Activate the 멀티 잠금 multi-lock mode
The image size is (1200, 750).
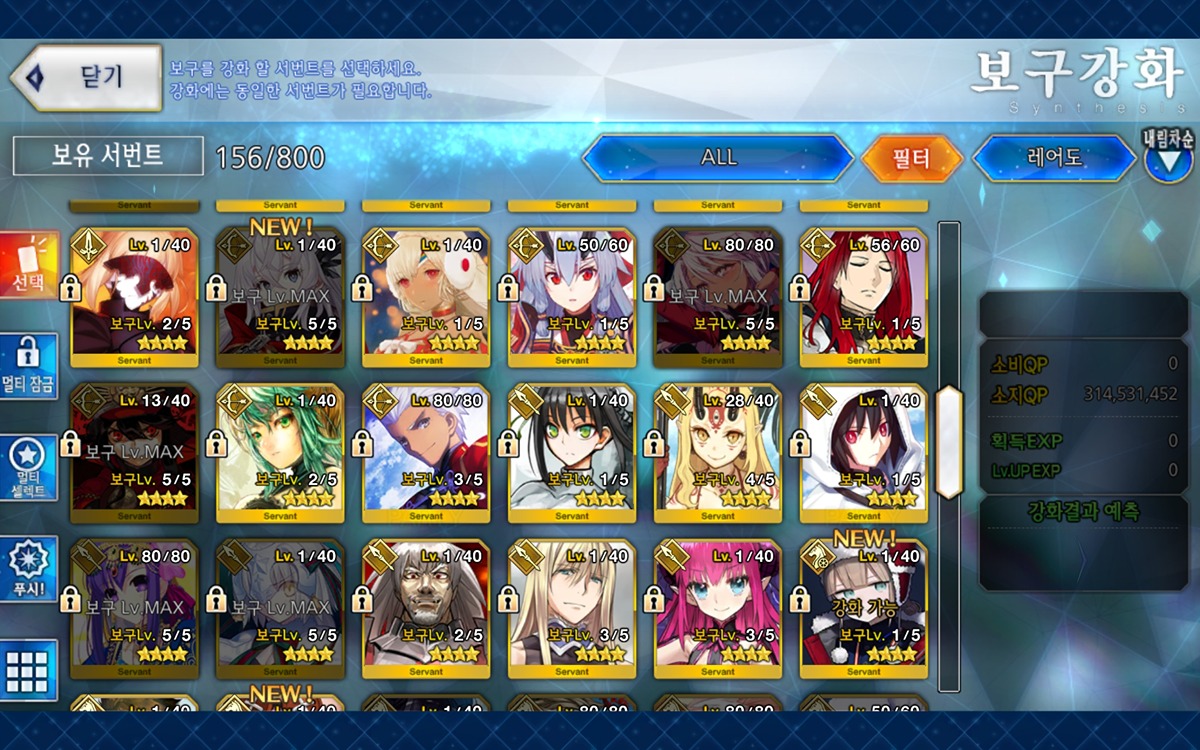tap(29, 366)
